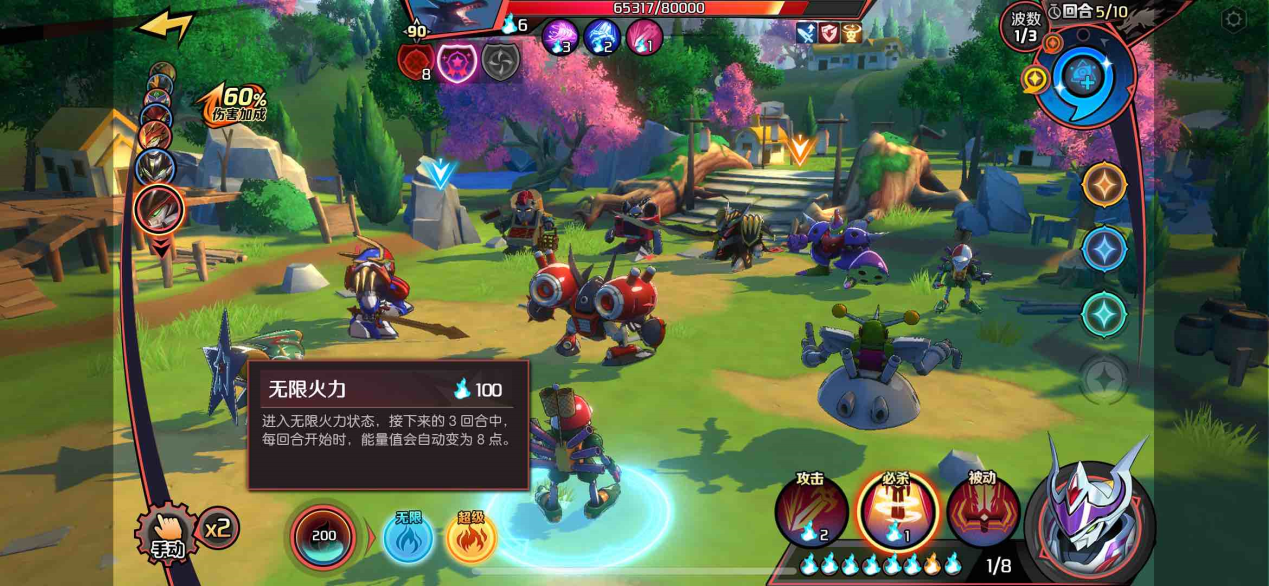Inspect the red claw boss debuff icon
Viewport: 1269px width, 586px height.
click(x=416, y=62)
